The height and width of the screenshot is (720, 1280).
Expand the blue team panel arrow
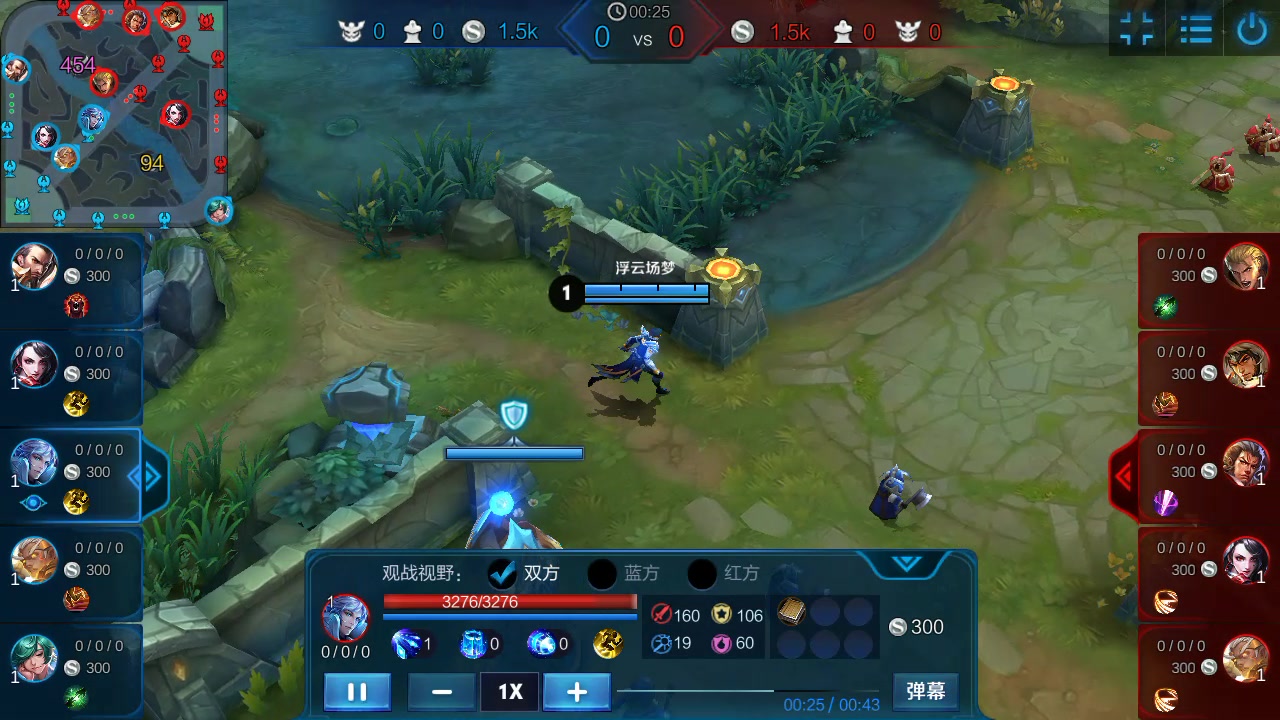pyautogui.click(x=150, y=477)
